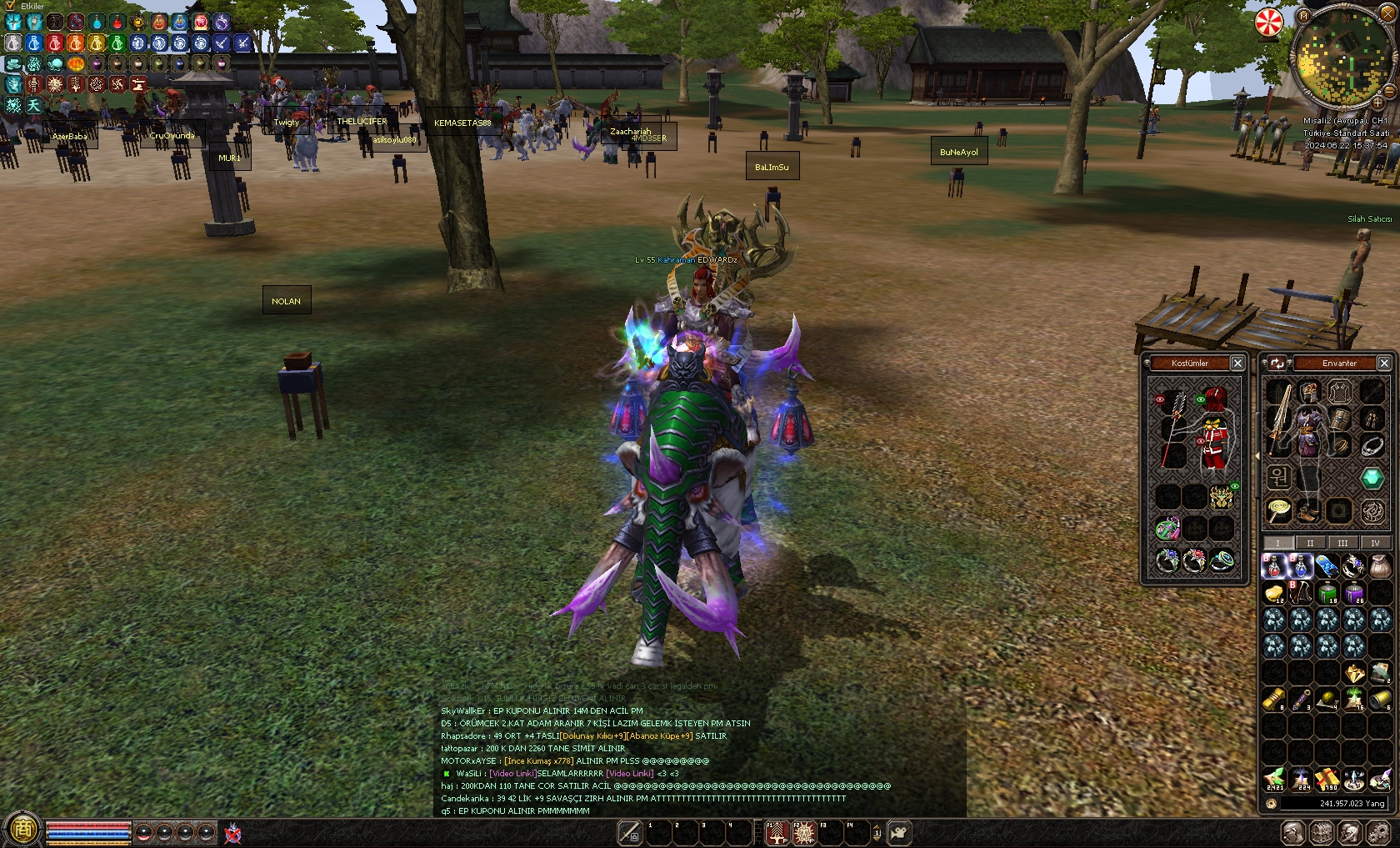Zoom in the minimap with plus button
Image resolution: width=1400 pixels, height=848 pixels.
point(1377,103)
